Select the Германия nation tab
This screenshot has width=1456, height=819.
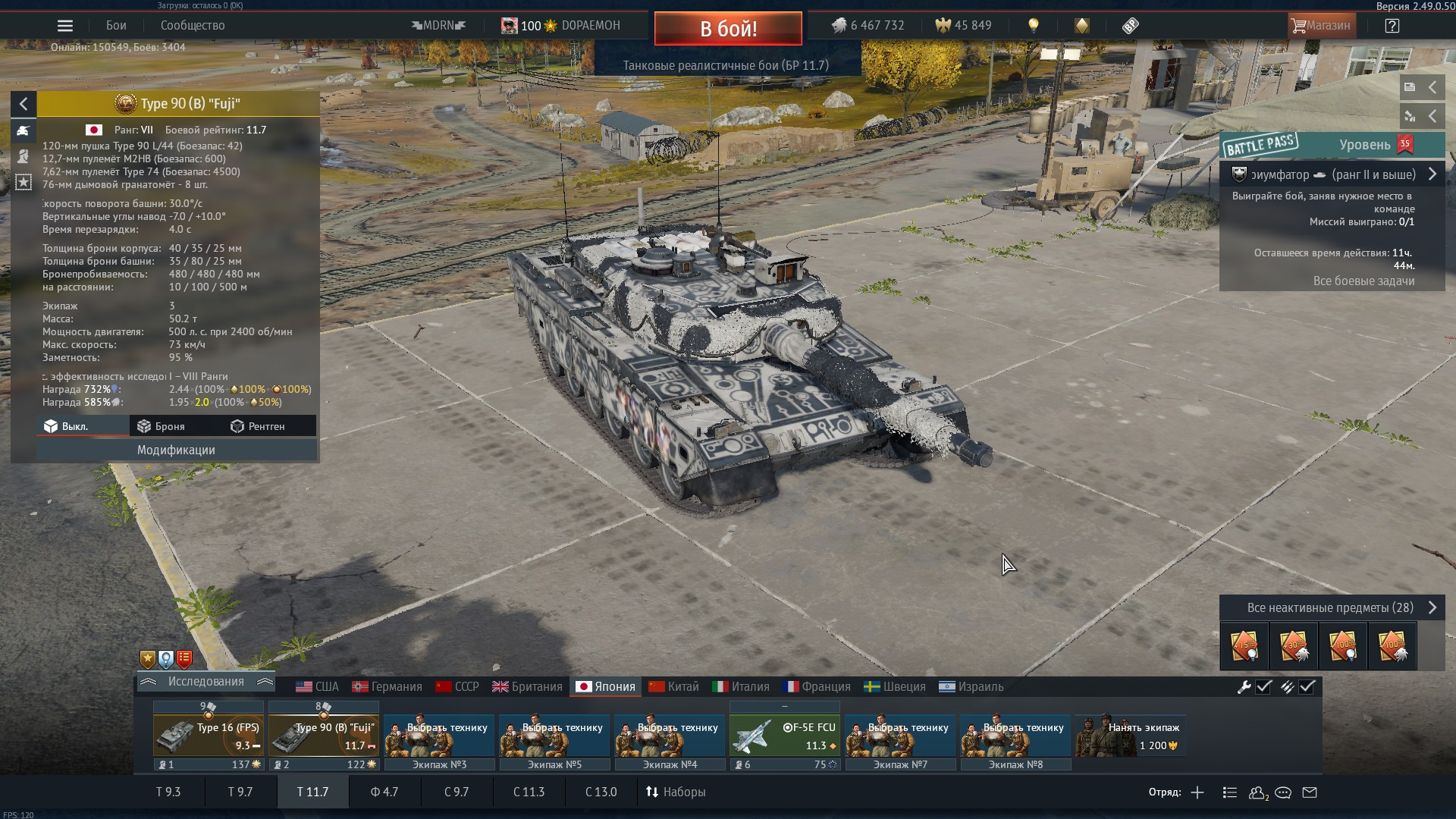387,686
